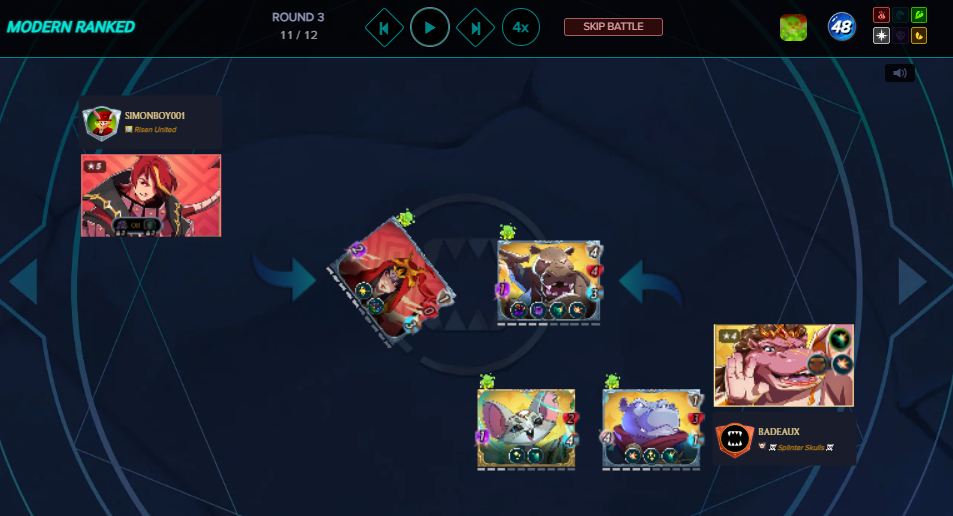Click the large right arrow at screen edge
Screen dimensions: 953x516
point(912,281)
